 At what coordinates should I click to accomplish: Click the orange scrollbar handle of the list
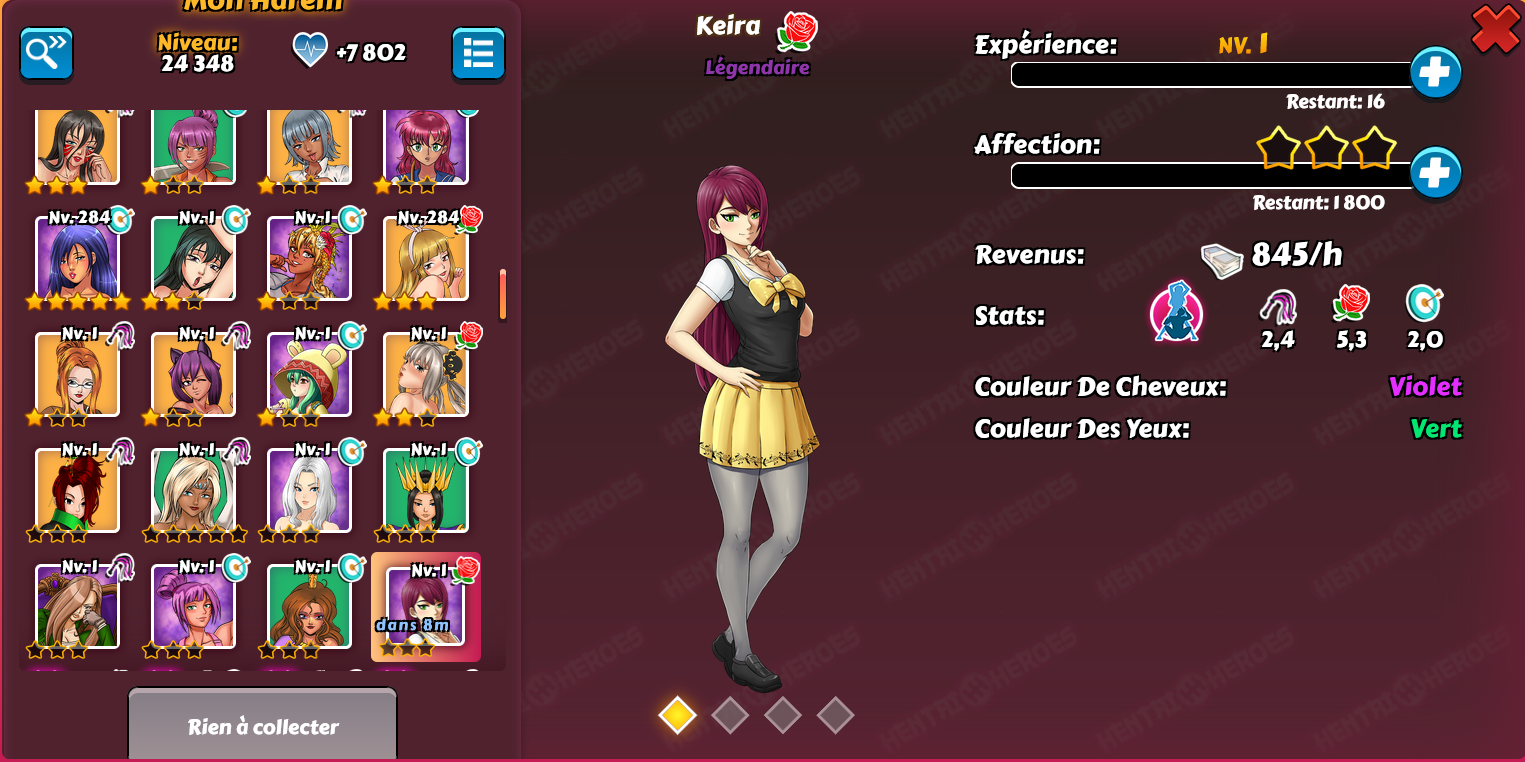(x=502, y=294)
